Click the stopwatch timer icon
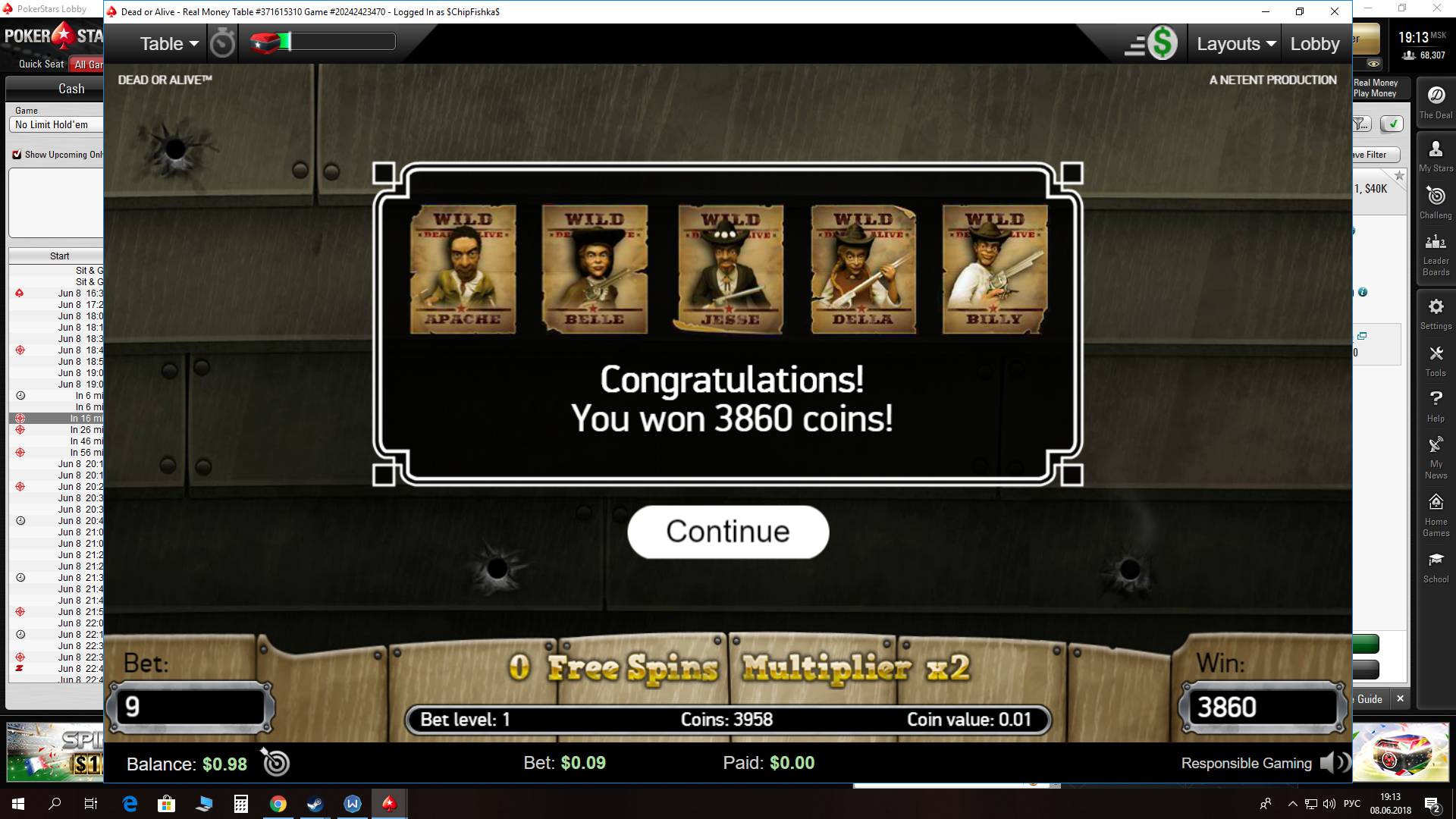The width and height of the screenshot is (1456, 819). tap(222, 43)
